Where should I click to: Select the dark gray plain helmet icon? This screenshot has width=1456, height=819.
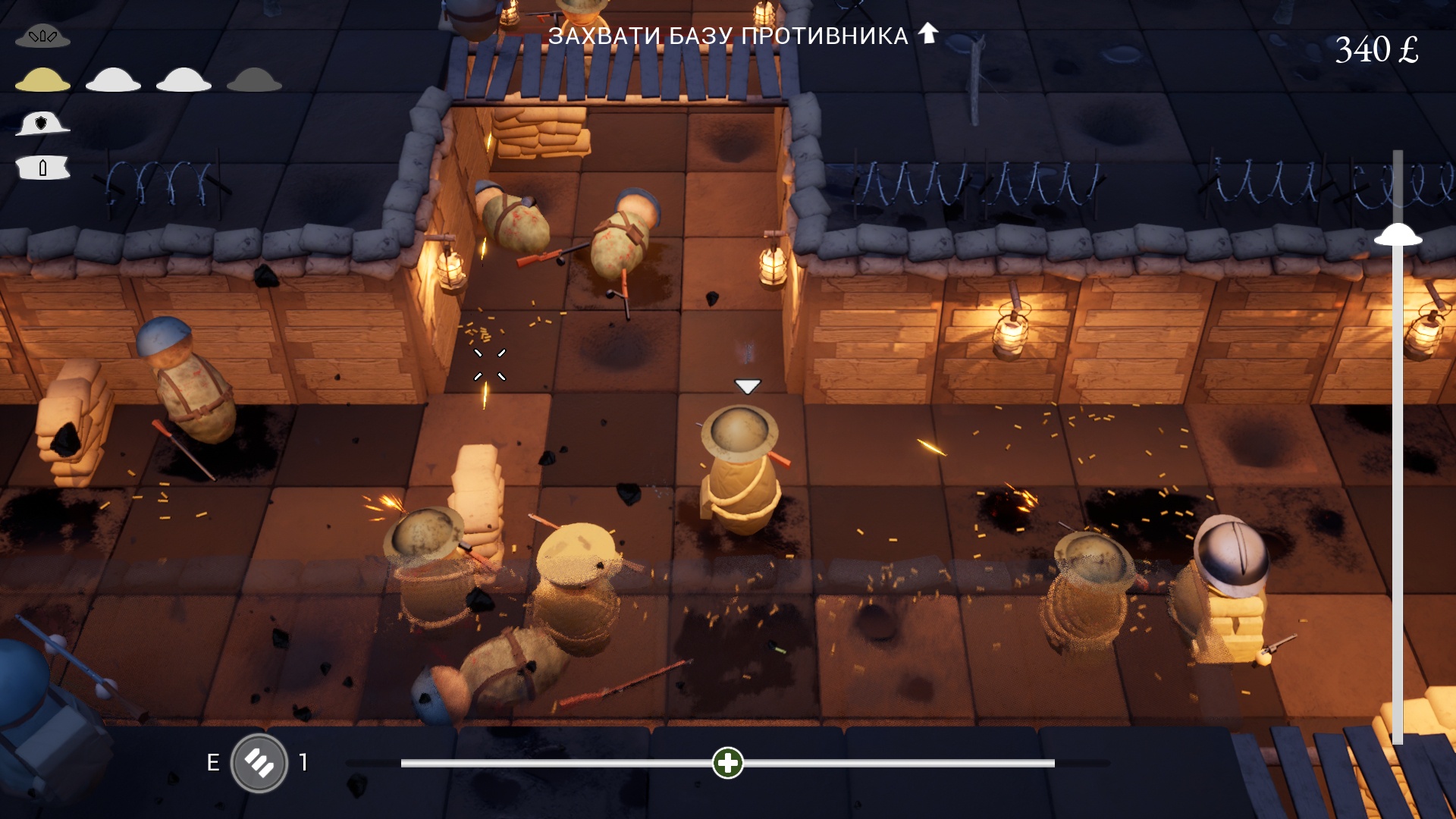[x=254, y=80]
